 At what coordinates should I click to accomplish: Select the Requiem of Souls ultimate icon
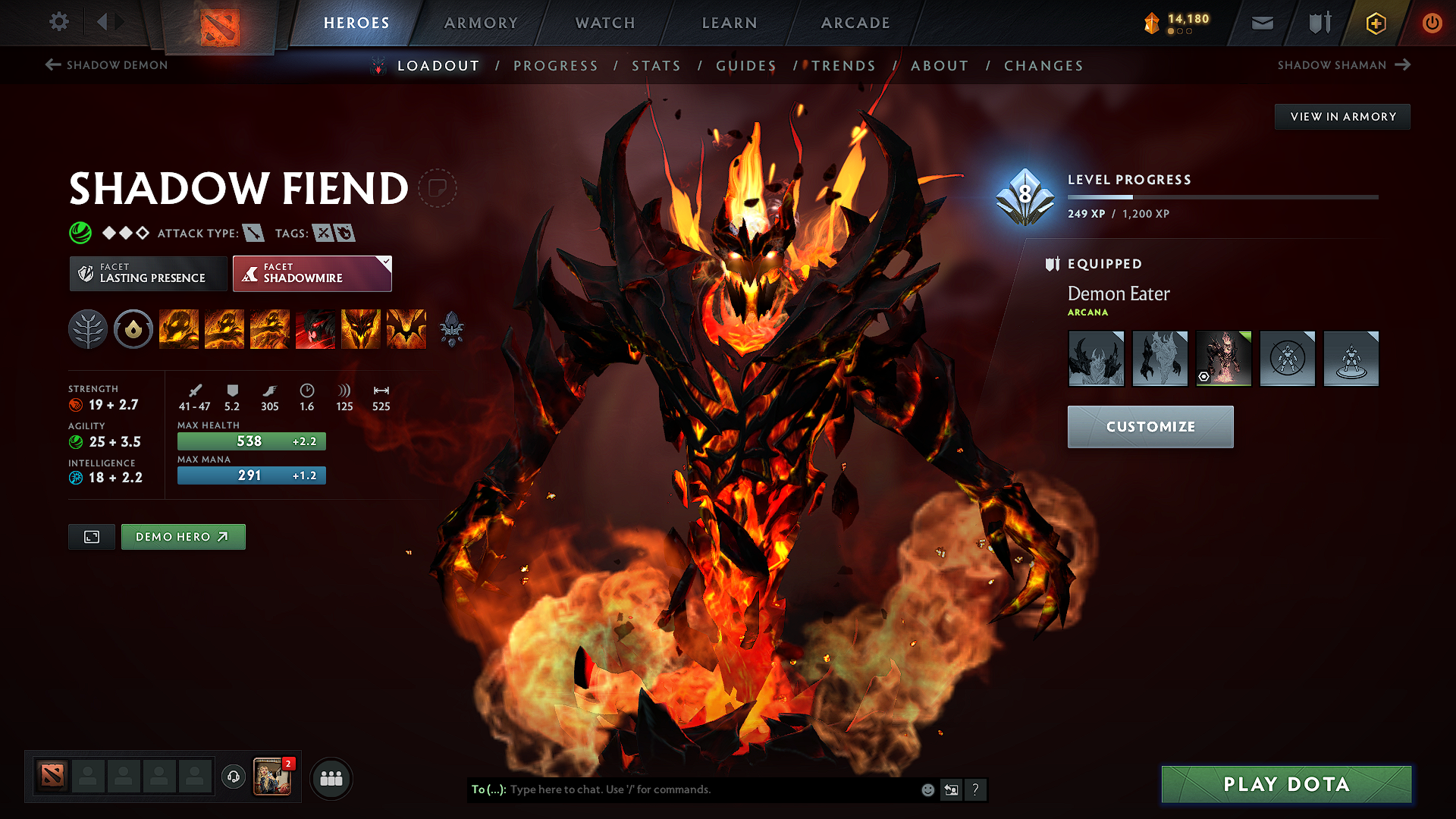[x=406, y=329]
